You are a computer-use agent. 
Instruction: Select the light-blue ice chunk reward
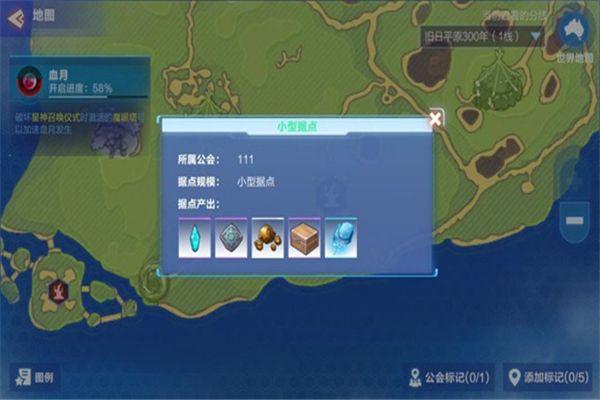click(341, 237)
